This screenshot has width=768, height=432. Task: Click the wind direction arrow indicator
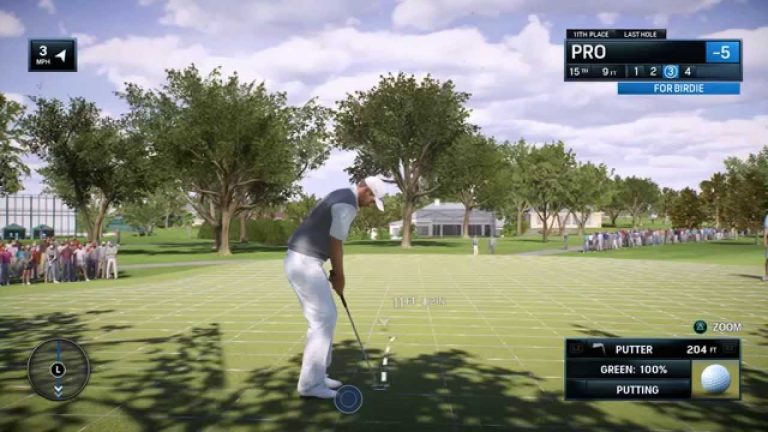(x=60, y=55)
